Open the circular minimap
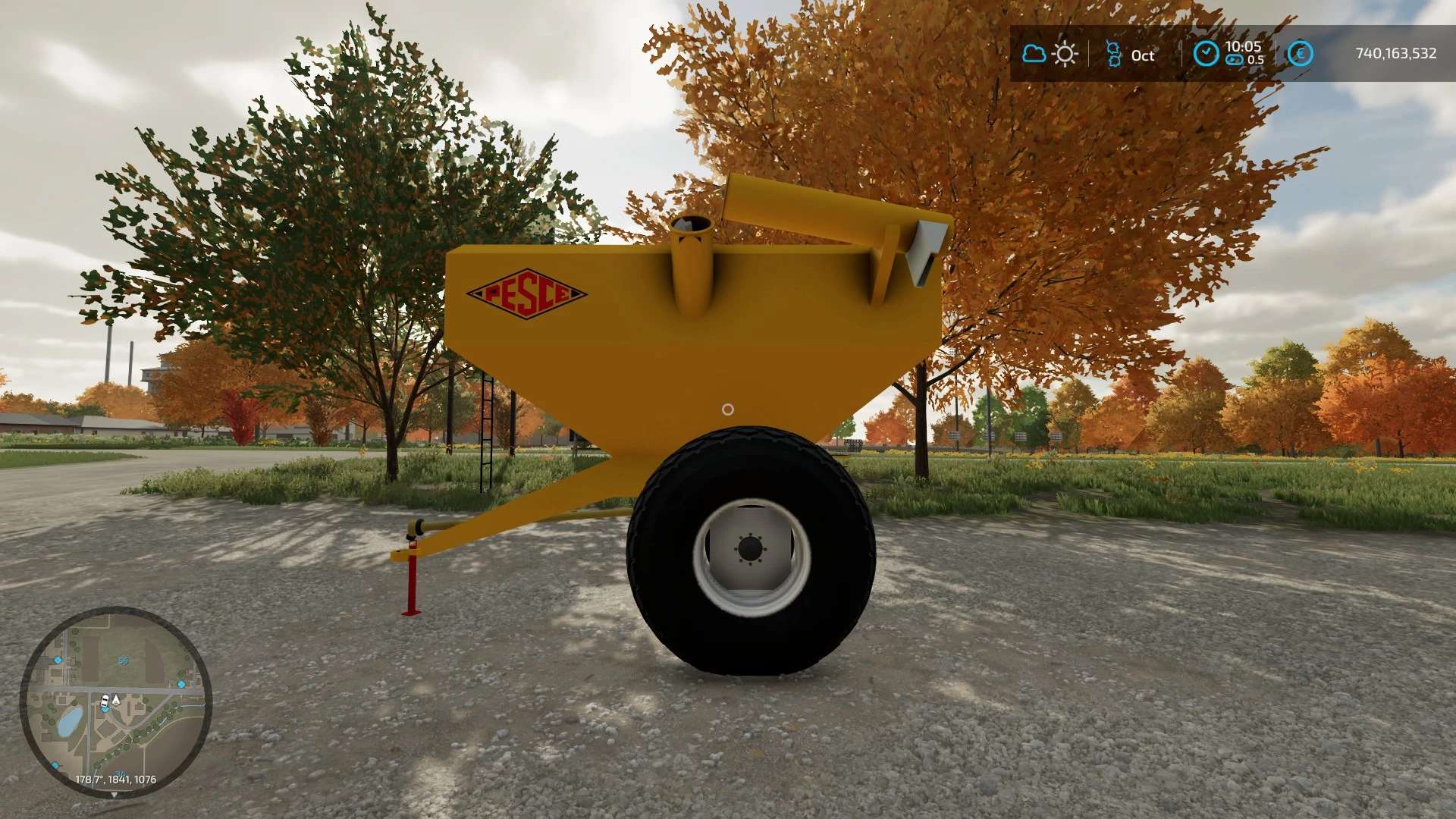This screenshot has width=1456, height=819. (x=115, y=702)
